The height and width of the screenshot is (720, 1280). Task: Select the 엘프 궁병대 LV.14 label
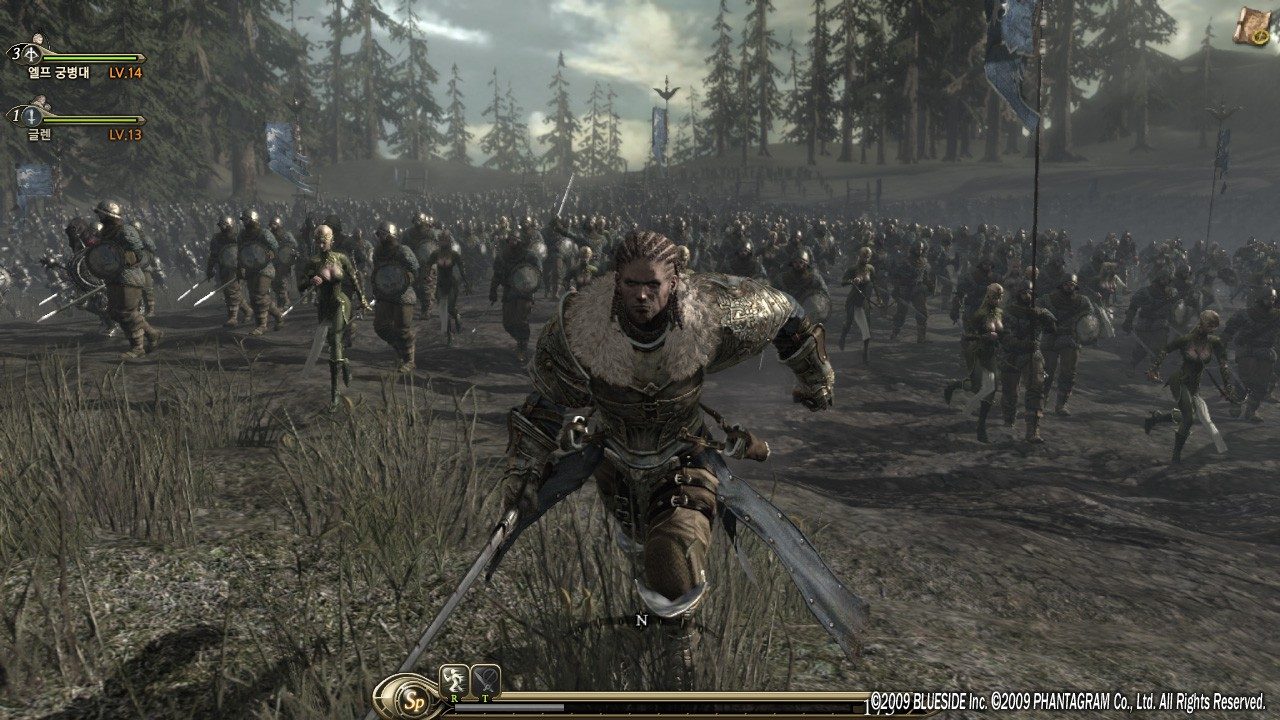124,72
